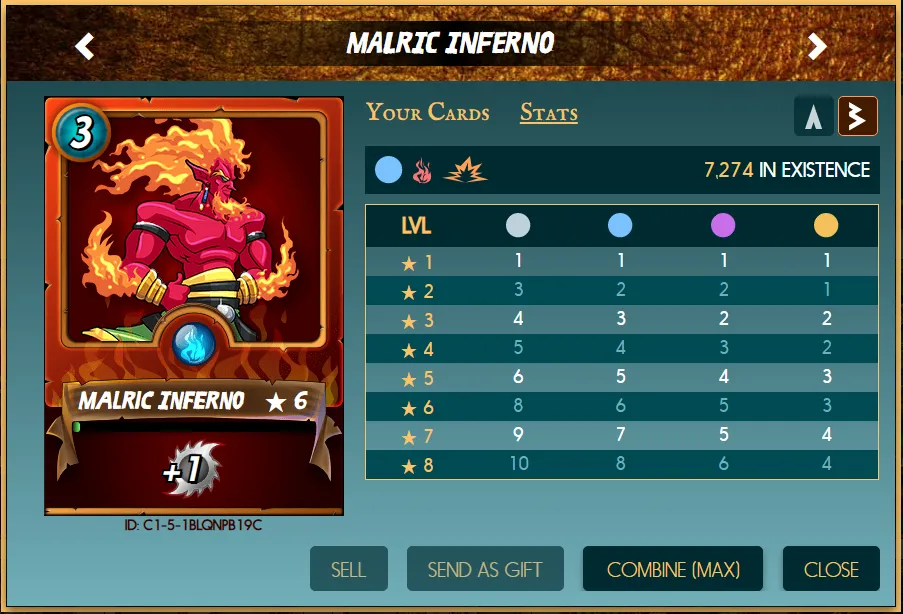903x614 pixels.
Task: Open the Stats tab
Action: pyautogui.click(x=548, y=112)
